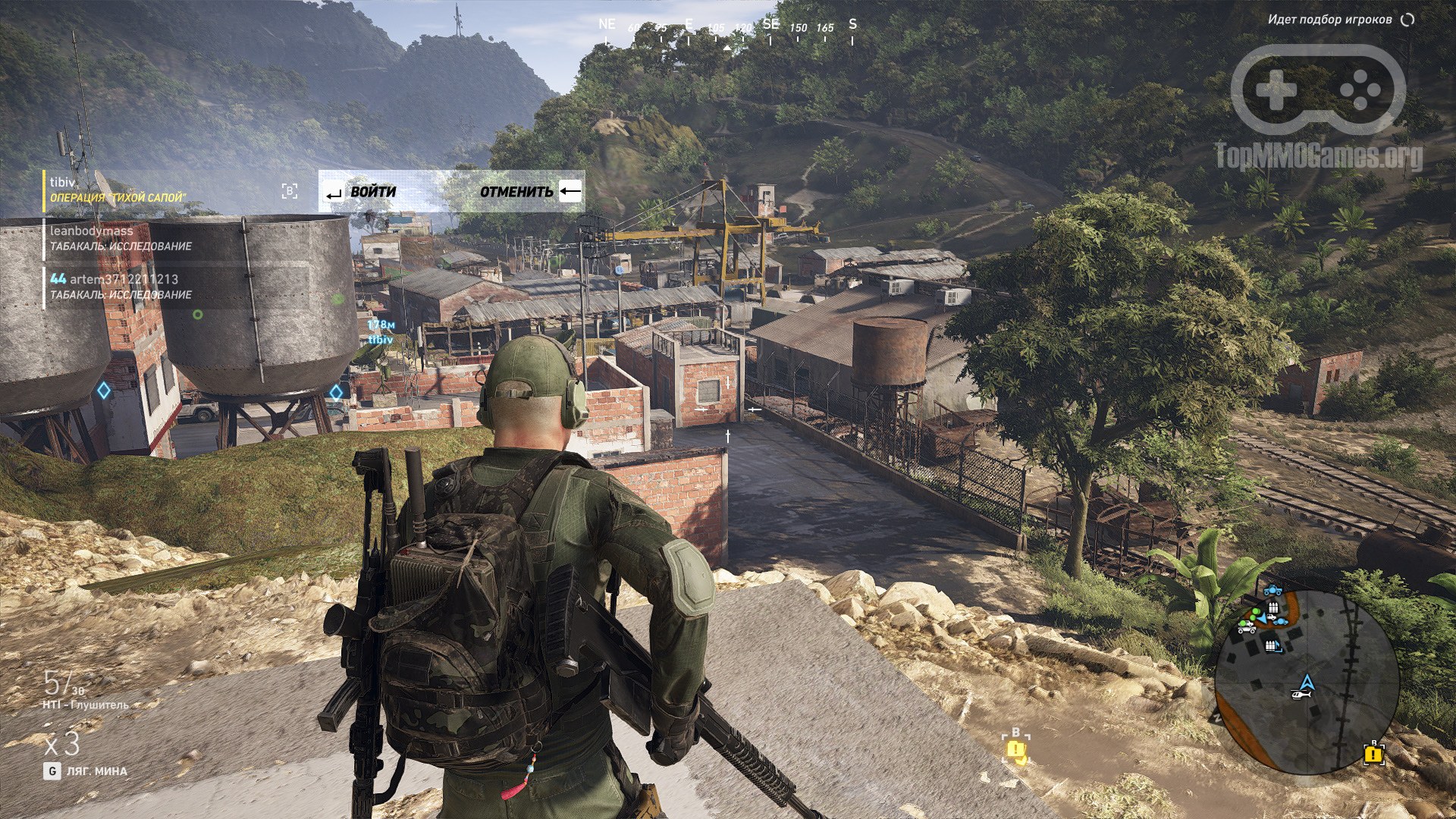Open the circular minimap
This screenshot has width=1456, height=819.
[1306, 682]
